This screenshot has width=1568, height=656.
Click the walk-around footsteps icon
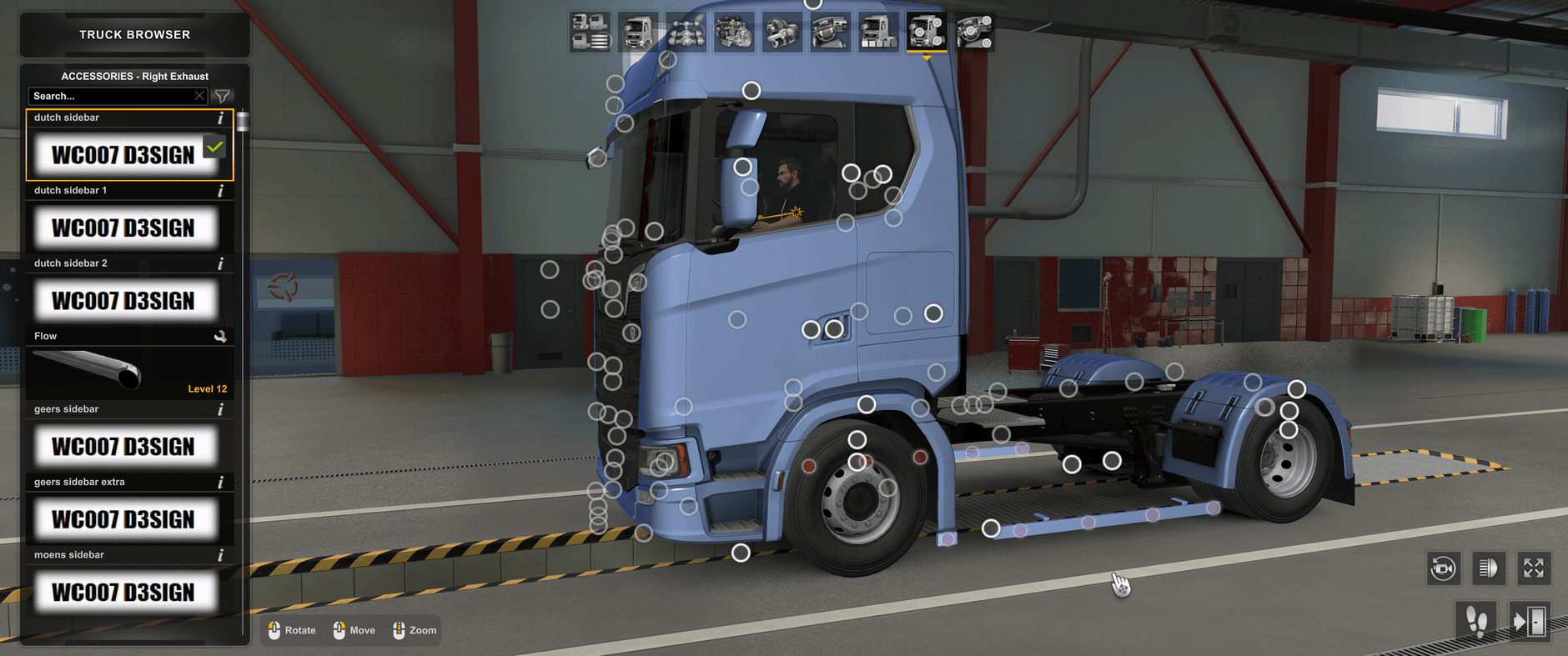[1476, 620]
